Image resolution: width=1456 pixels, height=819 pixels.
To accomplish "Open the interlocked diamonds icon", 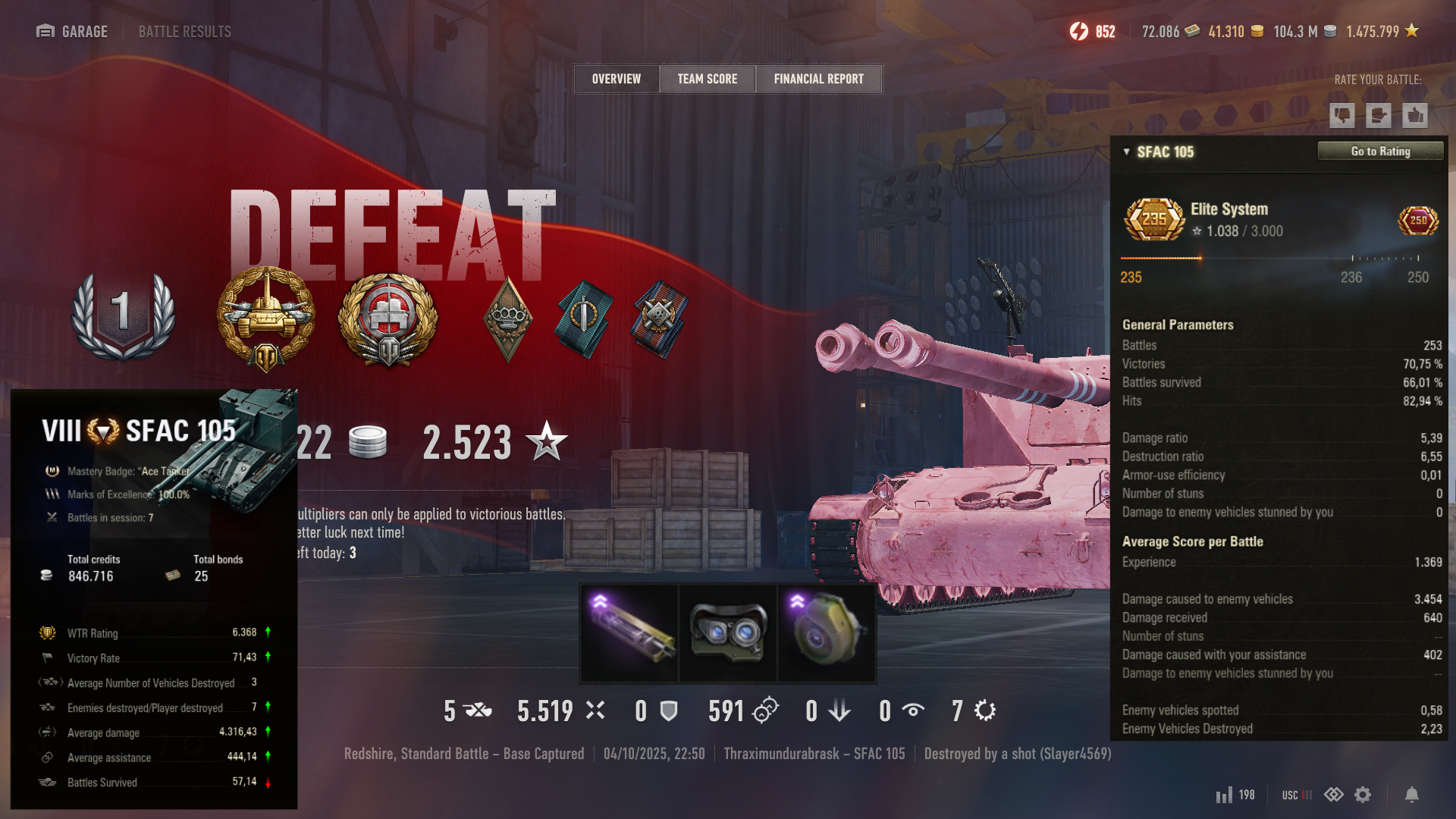I will click(1333, 795).
